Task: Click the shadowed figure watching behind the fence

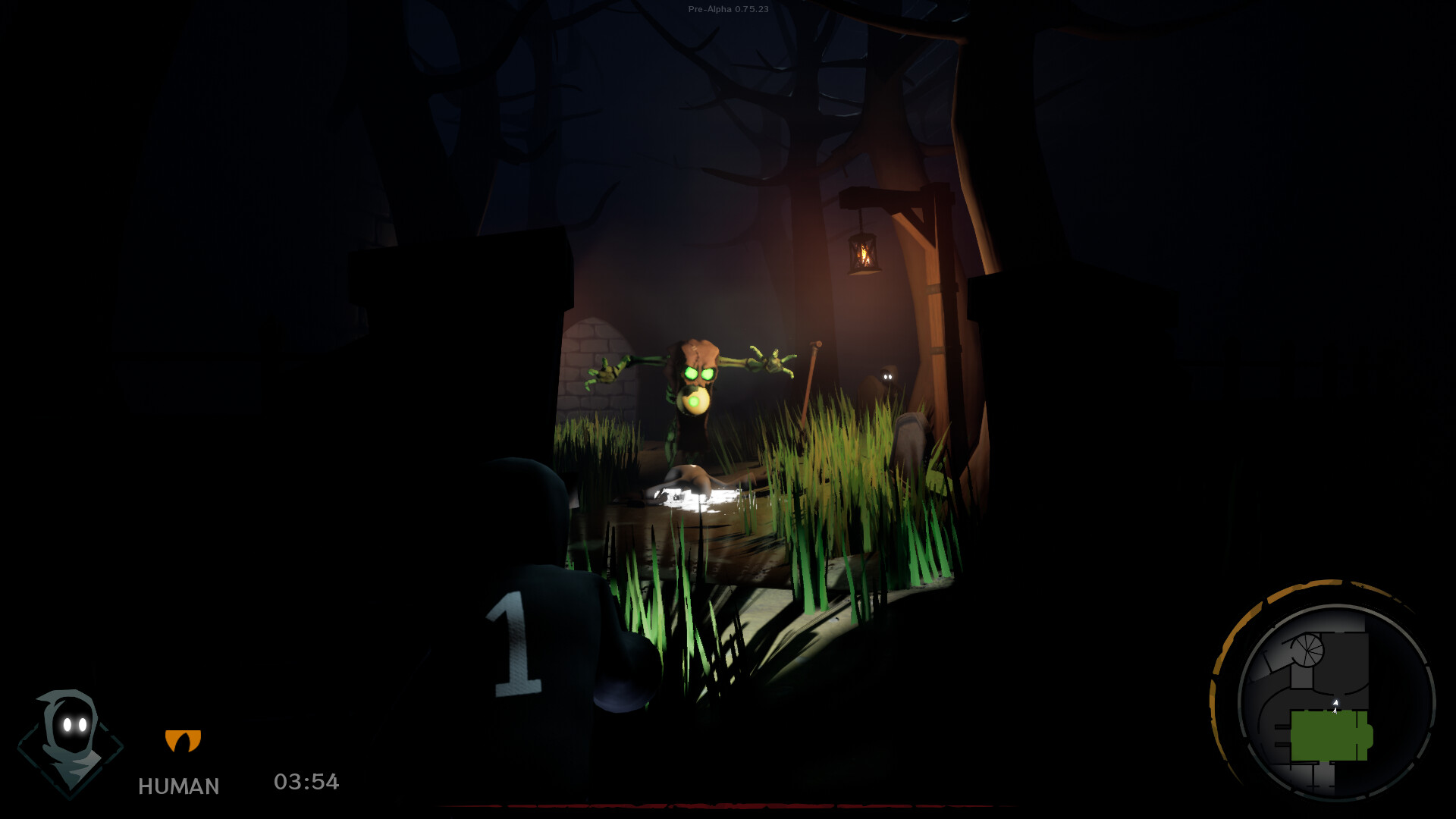Action: (887, 375)
